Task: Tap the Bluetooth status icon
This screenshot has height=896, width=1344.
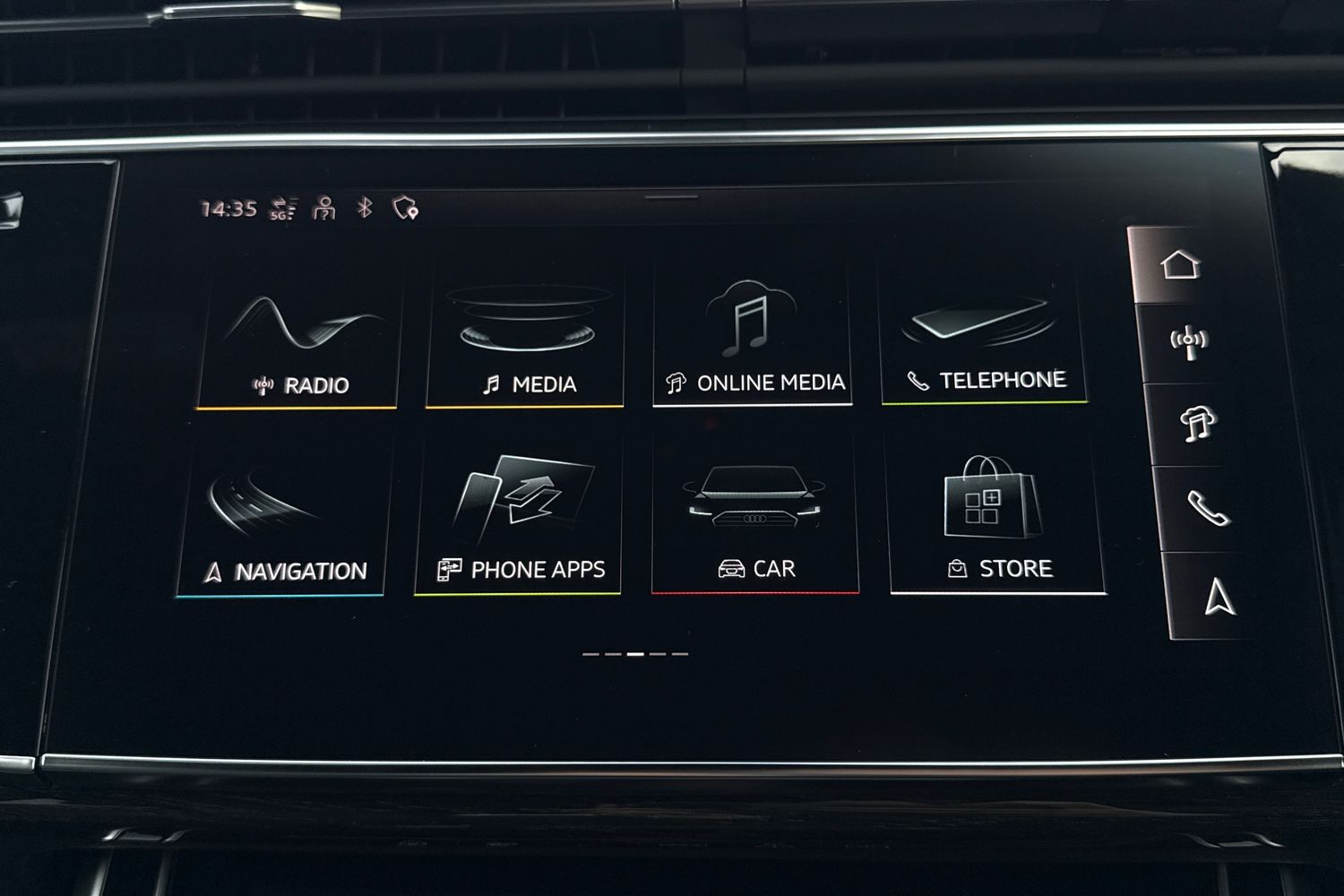Action: pos(365,209)
